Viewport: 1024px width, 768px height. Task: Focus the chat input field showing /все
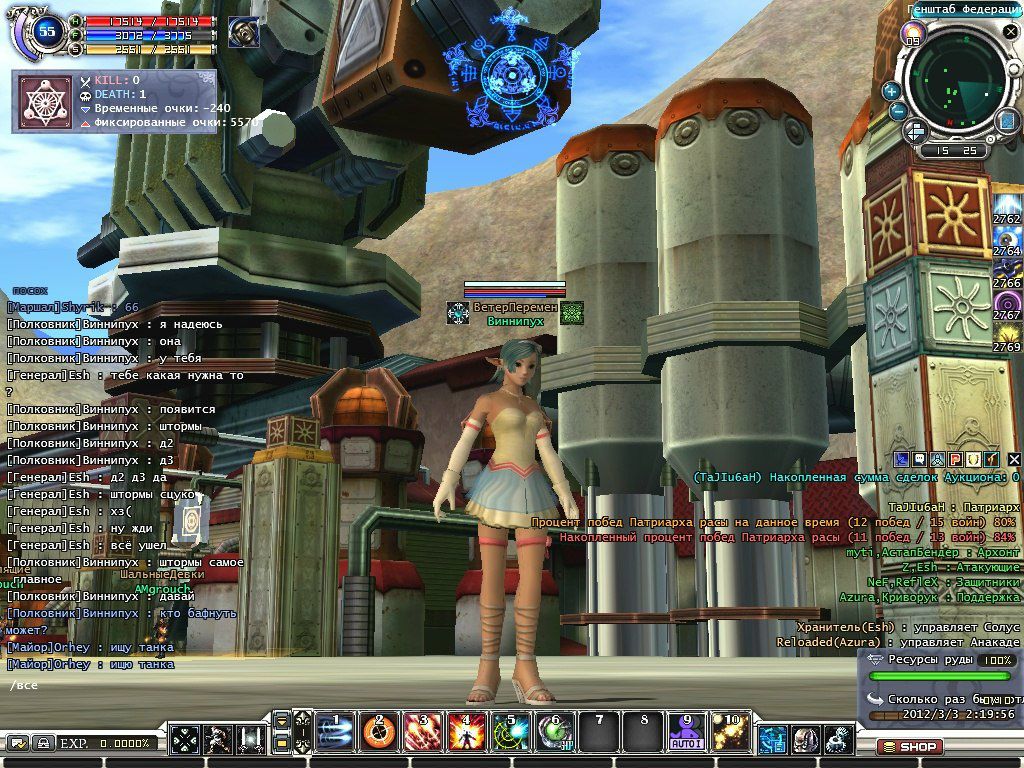tap(100, 686)
